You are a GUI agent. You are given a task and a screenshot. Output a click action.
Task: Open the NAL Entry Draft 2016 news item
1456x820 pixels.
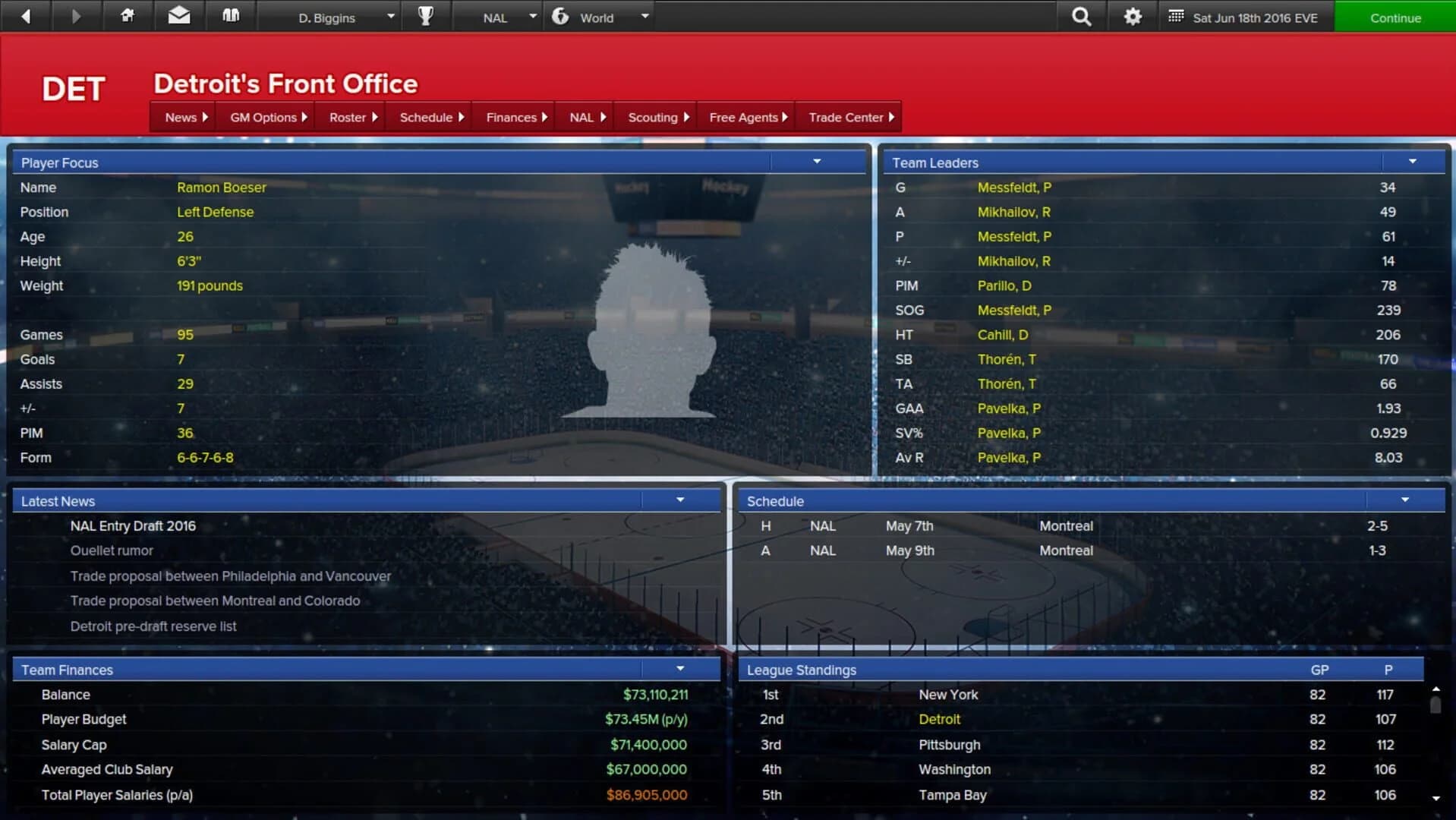(133, 525)
